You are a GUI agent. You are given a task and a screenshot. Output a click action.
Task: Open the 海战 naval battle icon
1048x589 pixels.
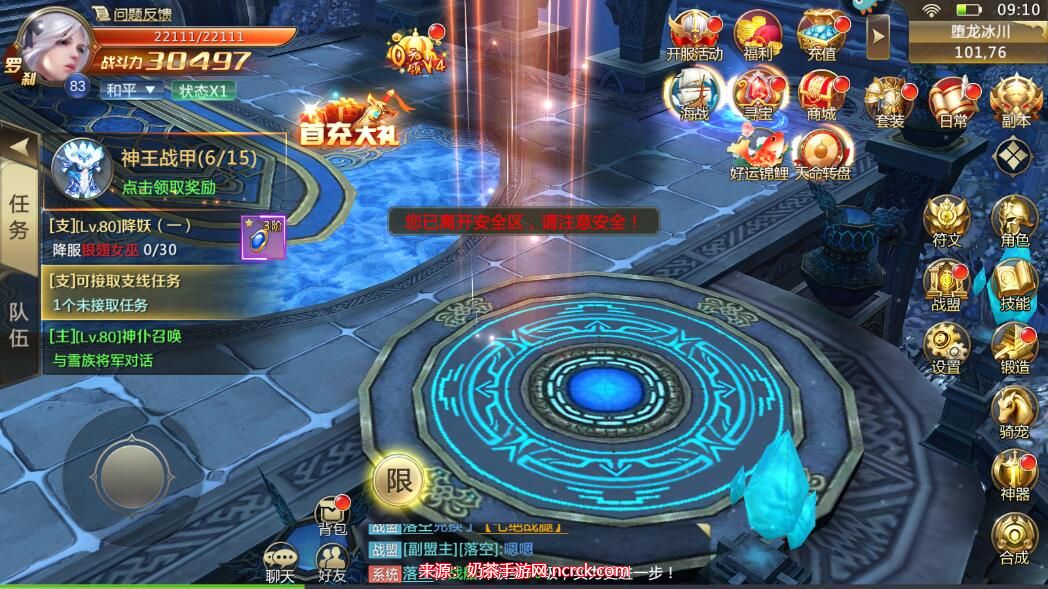point(694,94)
